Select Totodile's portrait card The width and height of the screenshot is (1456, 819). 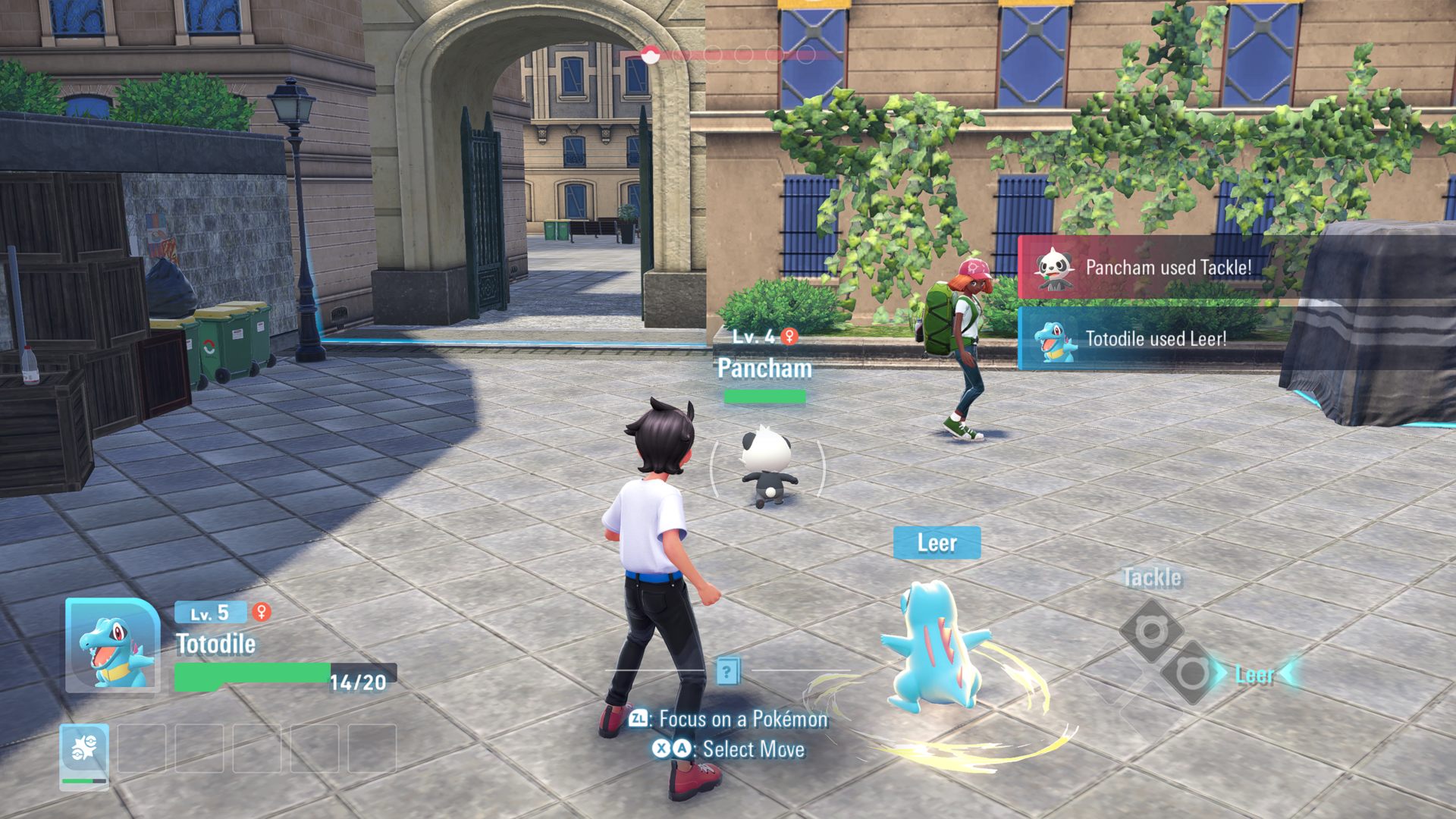coord(112,645)
